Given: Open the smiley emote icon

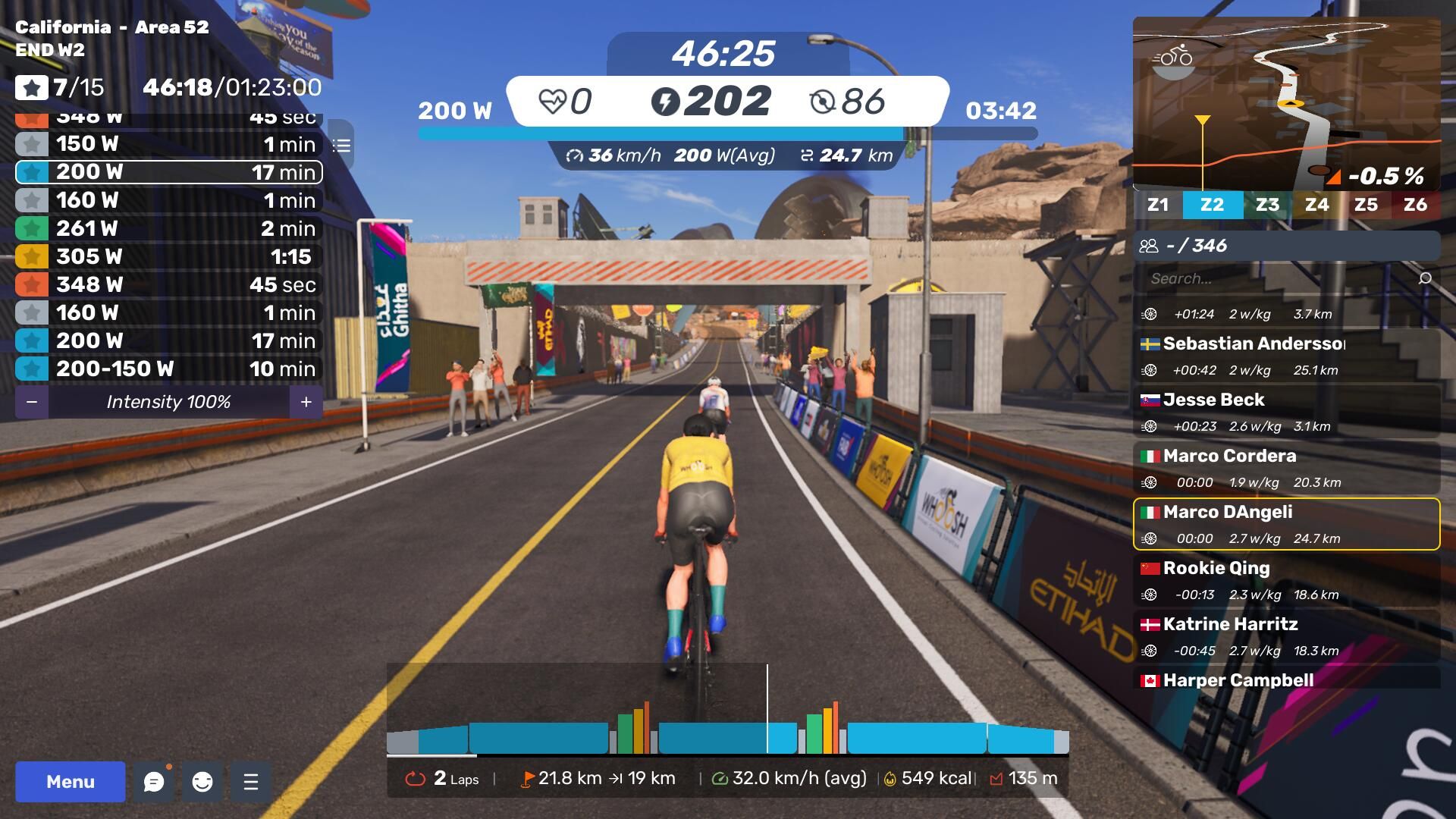Looking at the screenshot, I should coord(202,782).
